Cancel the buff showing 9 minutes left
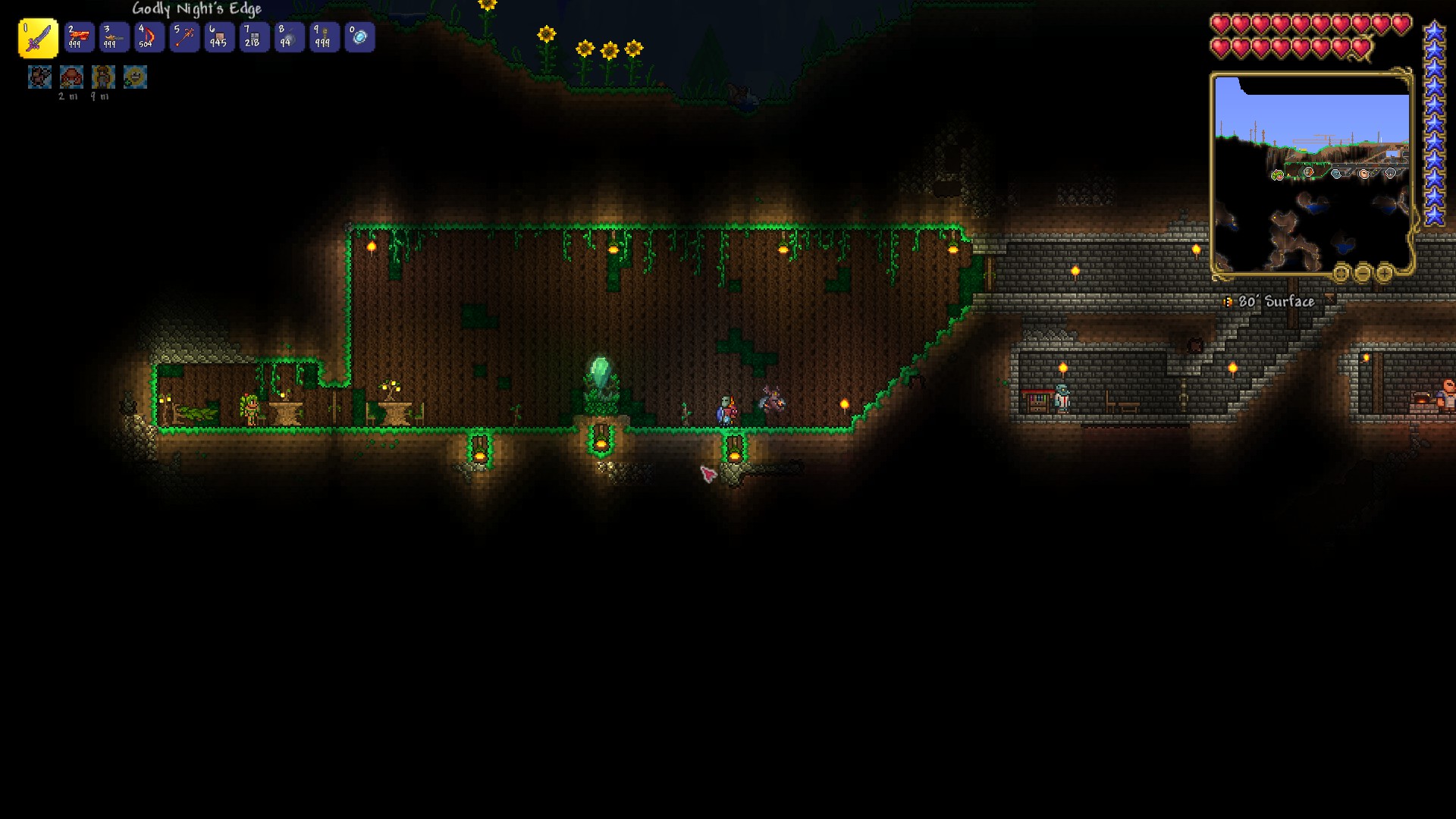 click(x=103, y=77)
